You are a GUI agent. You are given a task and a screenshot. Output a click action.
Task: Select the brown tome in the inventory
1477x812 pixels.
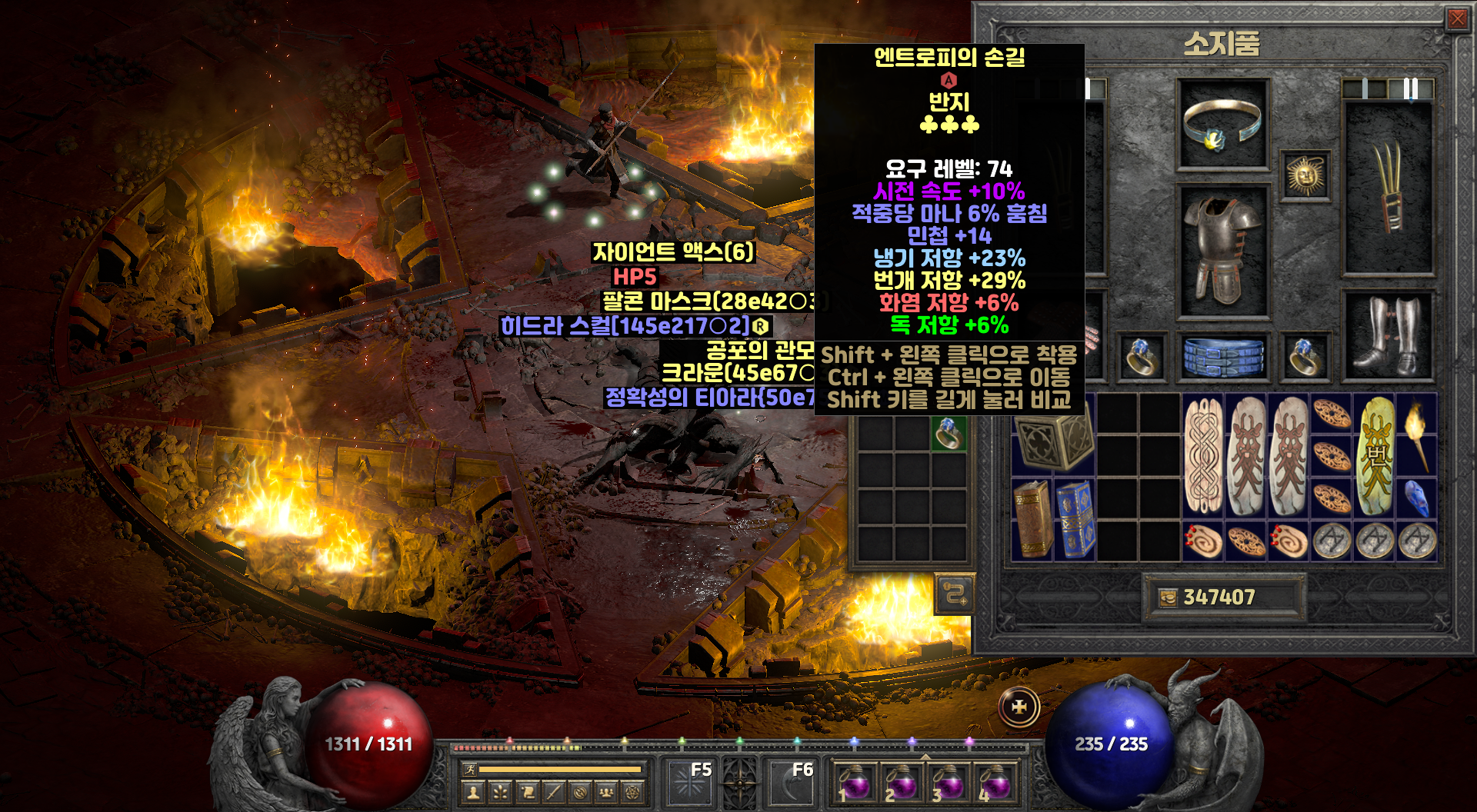(1032, 519)
